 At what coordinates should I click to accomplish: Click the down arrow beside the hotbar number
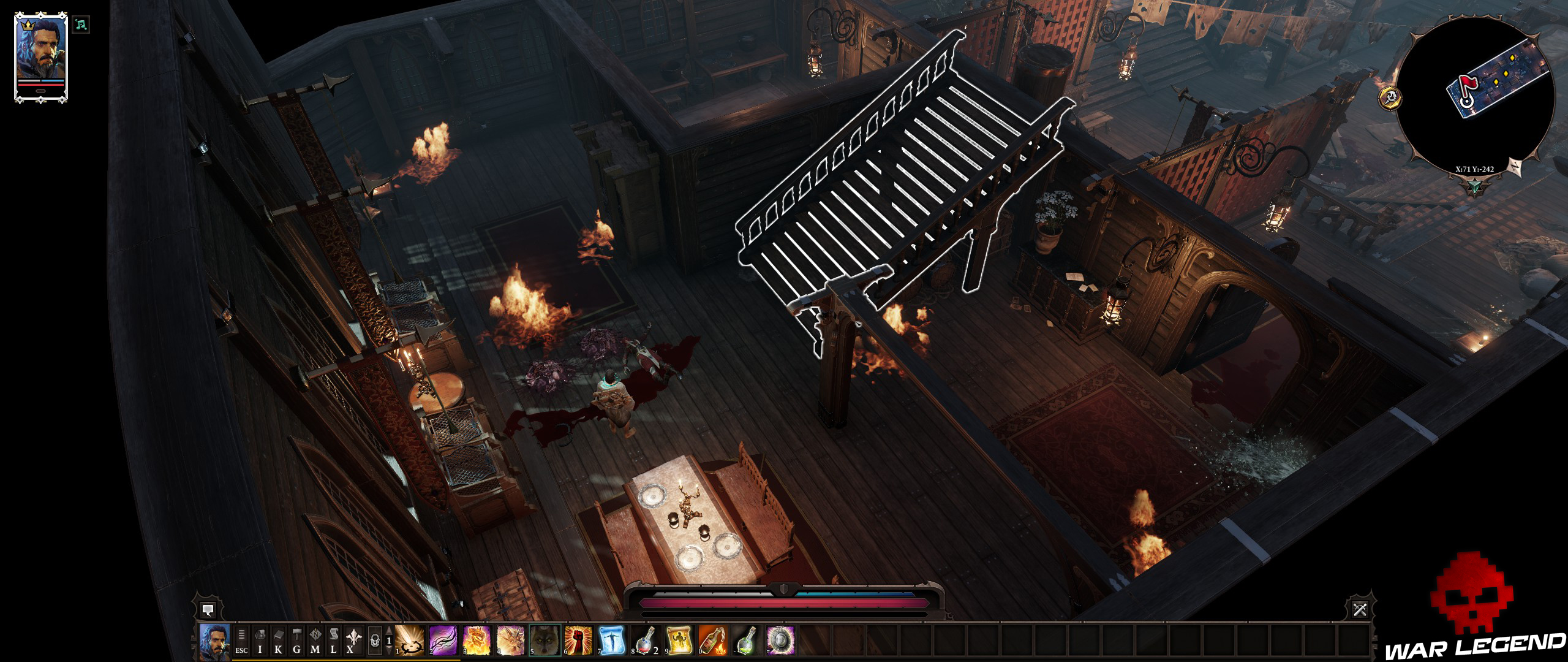pos(389,651)
